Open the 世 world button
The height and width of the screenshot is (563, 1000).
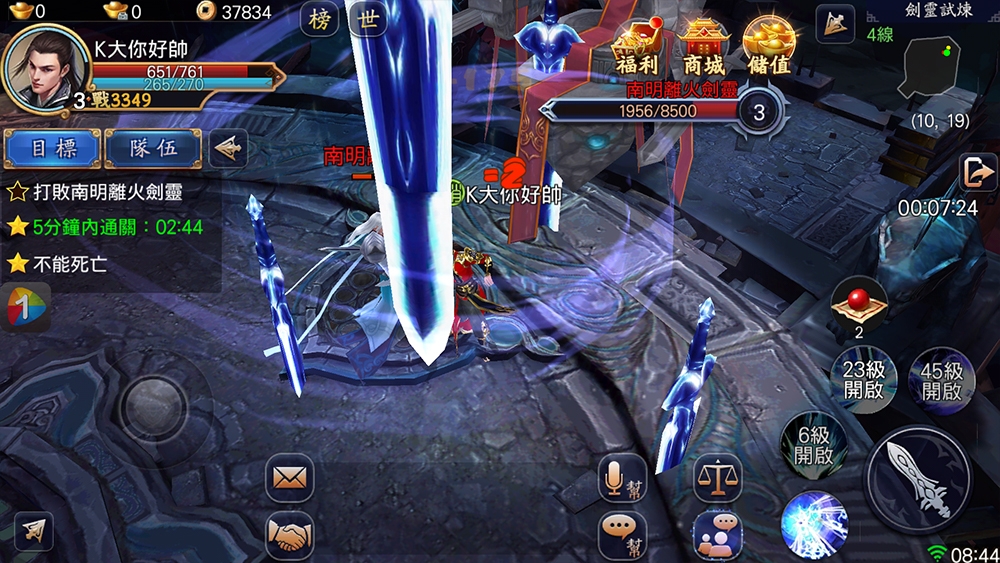[370, 21]
